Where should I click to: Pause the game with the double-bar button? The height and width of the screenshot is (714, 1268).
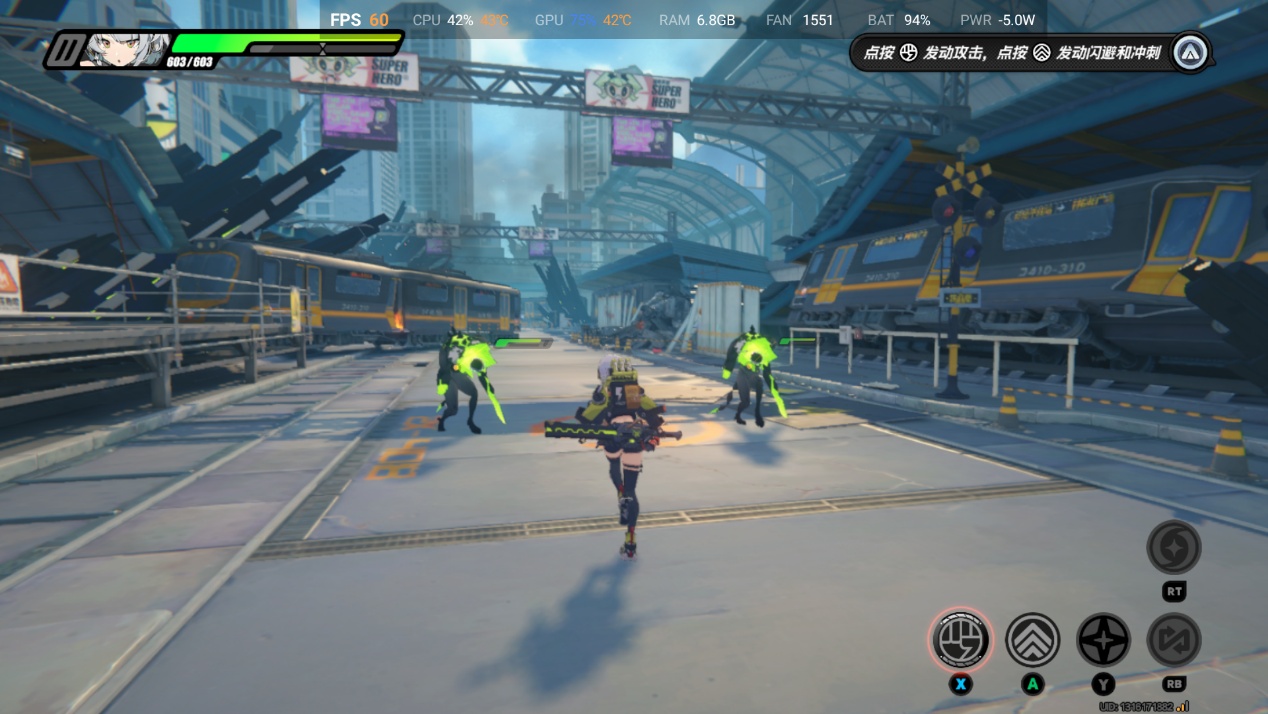click(x=67, y=50)
